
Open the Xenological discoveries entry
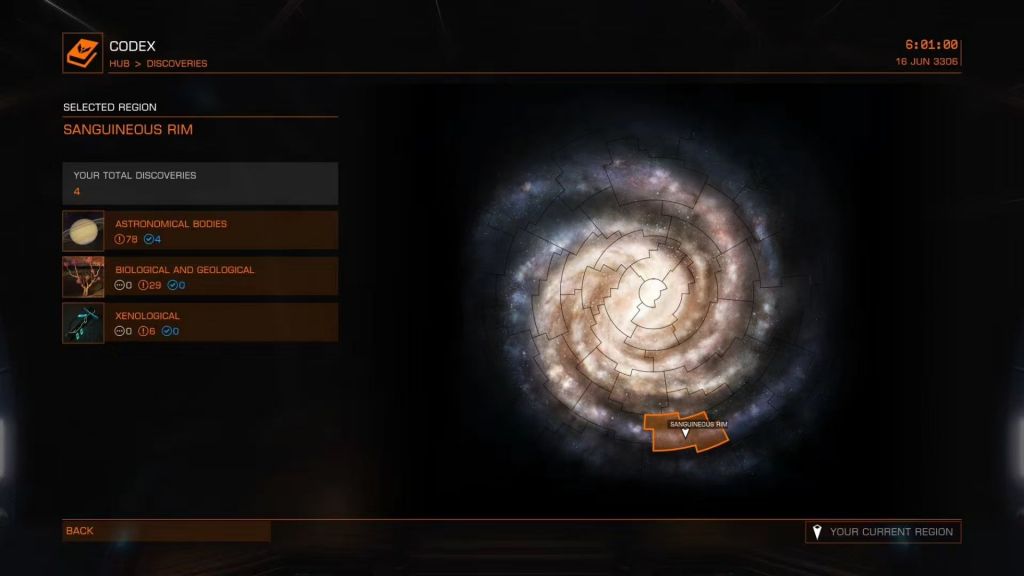221,323
